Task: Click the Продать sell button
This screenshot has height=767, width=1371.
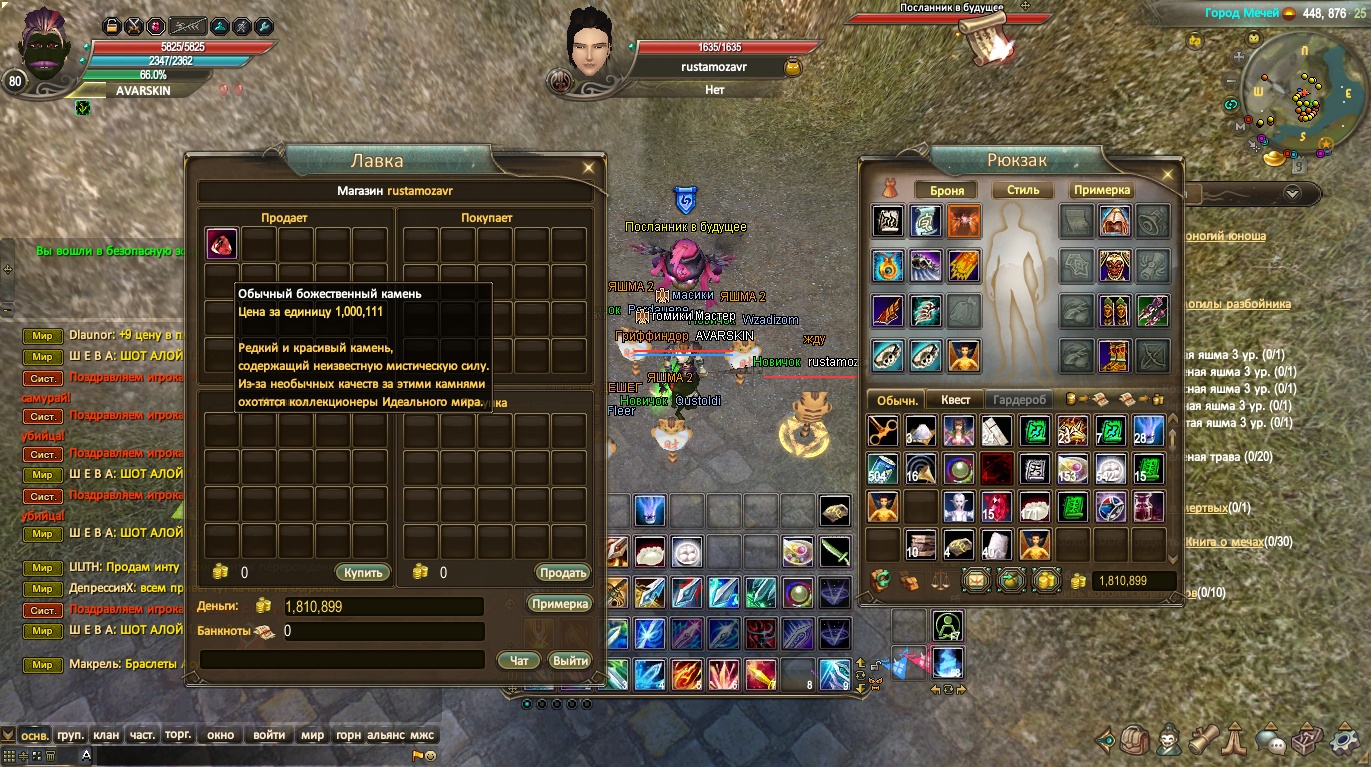Action: 562,573
